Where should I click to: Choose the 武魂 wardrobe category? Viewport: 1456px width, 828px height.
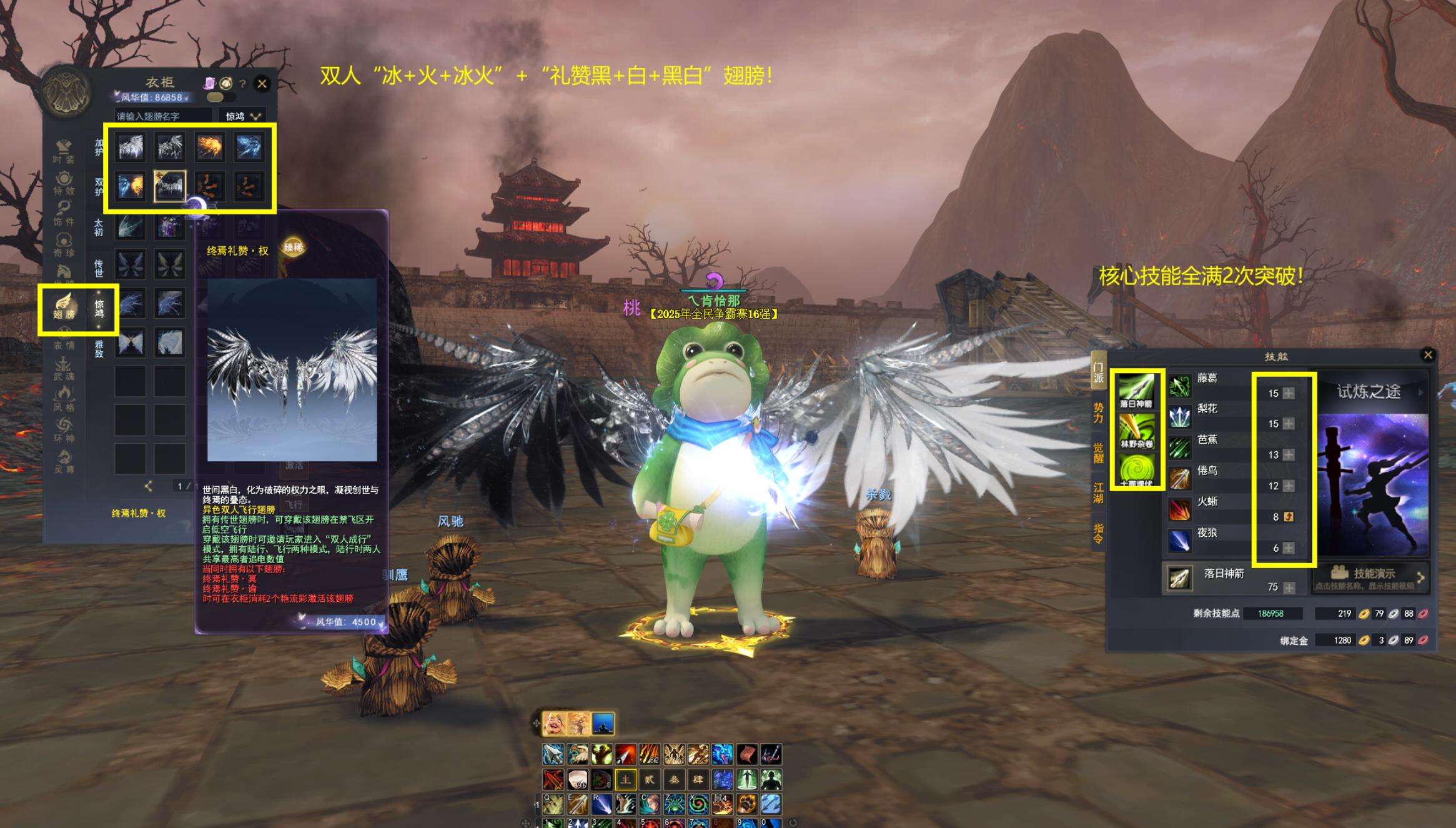click(x=63, y=369)
